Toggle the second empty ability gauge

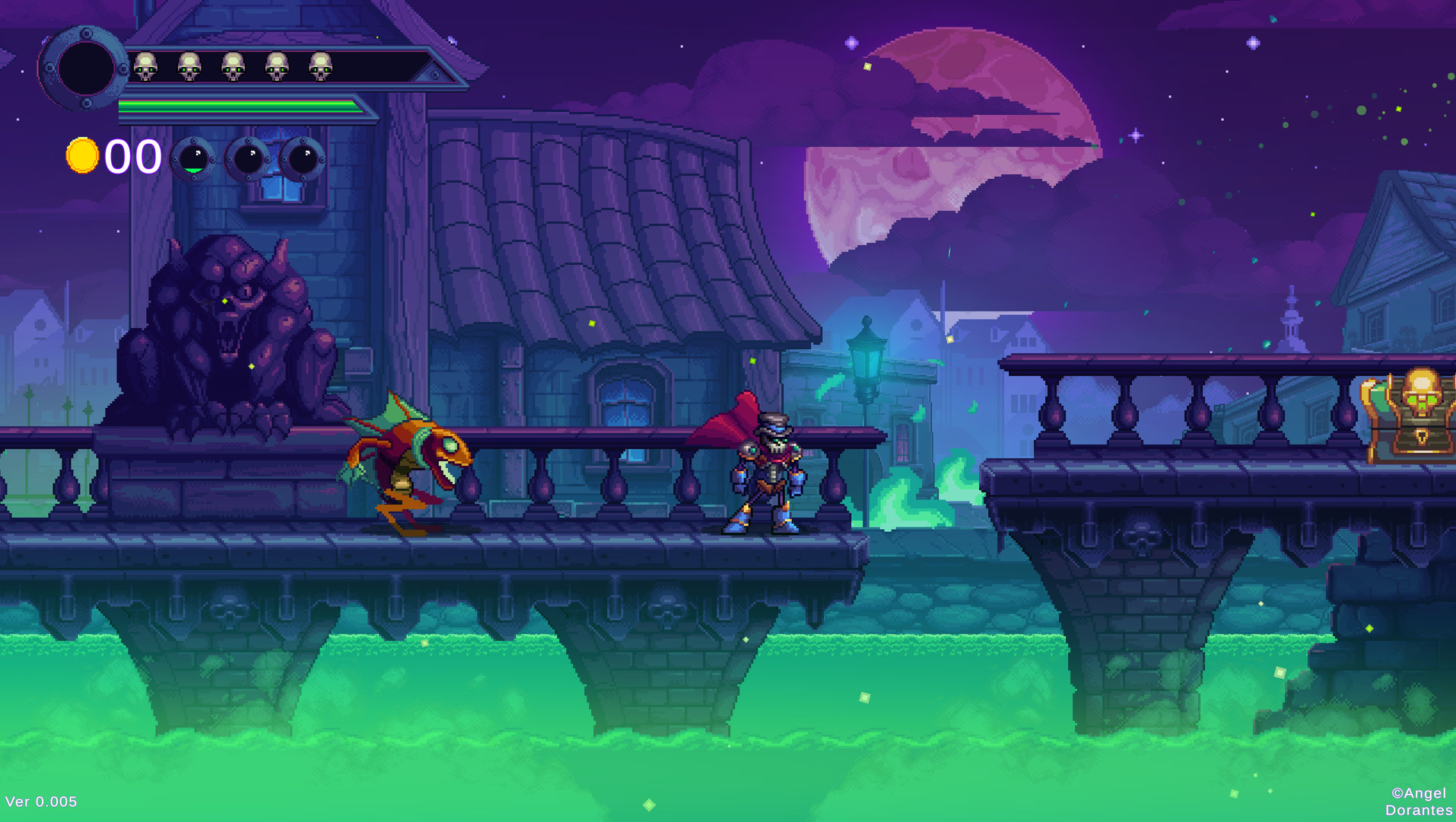click(250, 160)
